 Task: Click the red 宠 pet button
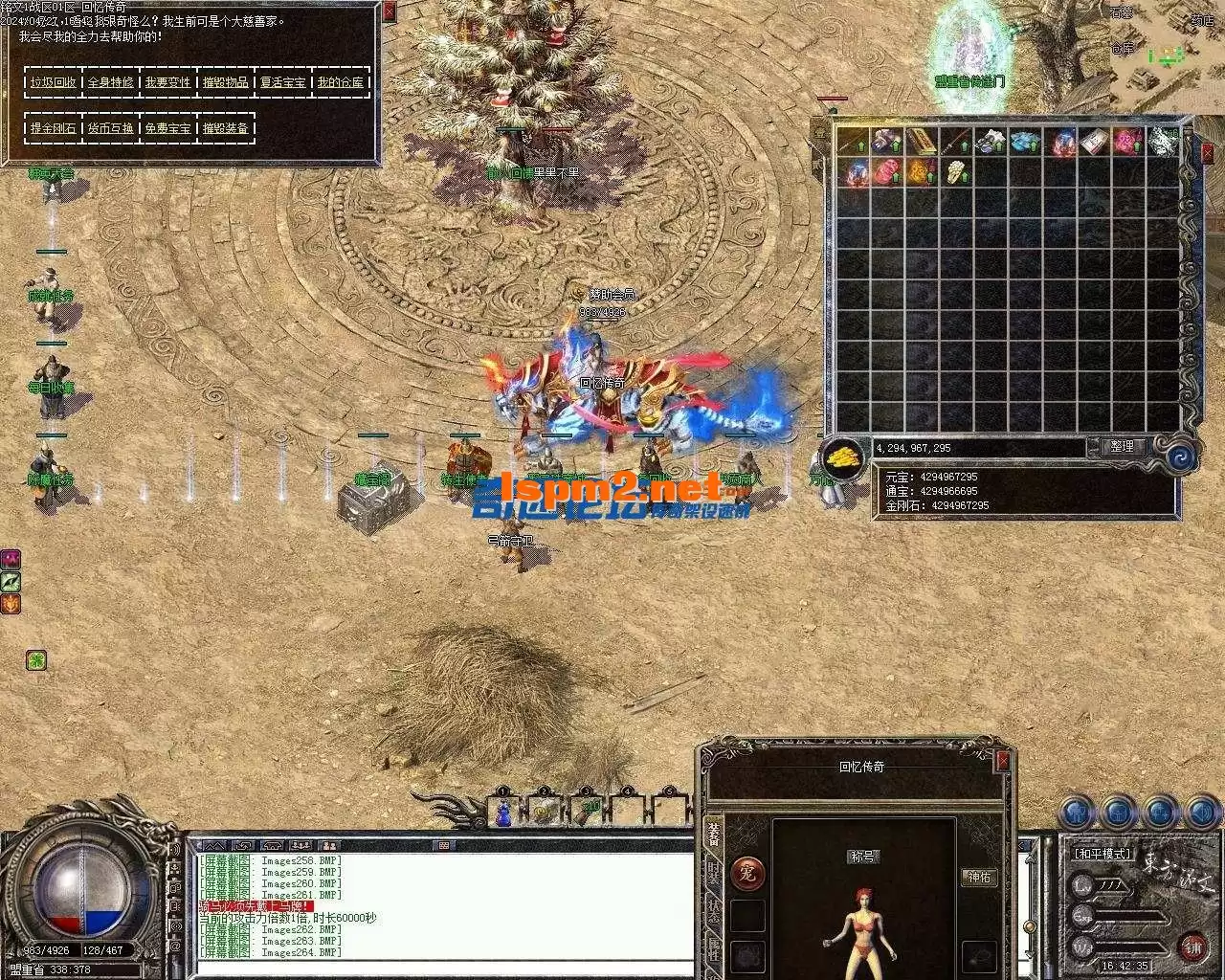748,873
